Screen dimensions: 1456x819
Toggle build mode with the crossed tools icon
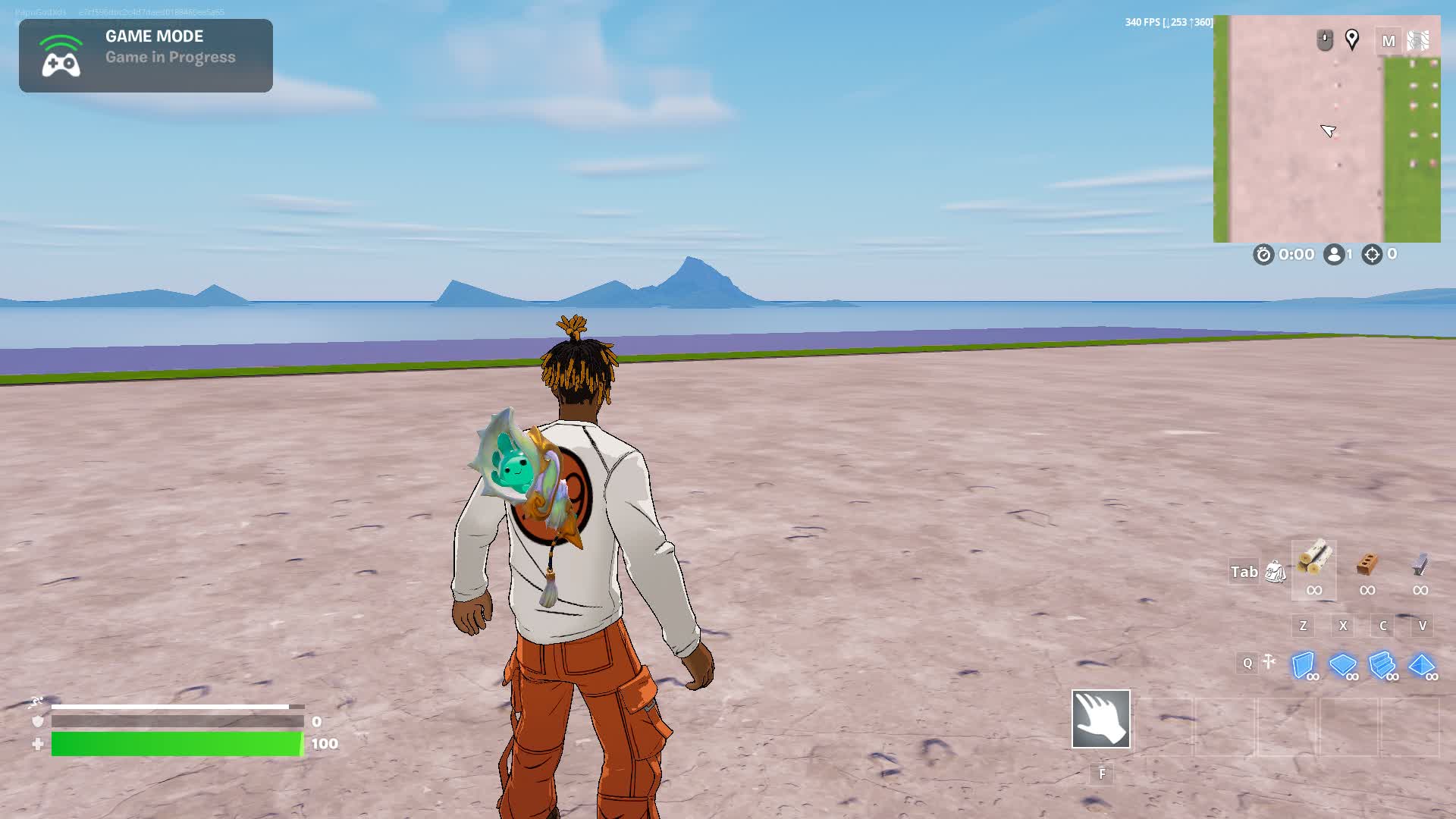[x=1269, y=663]
